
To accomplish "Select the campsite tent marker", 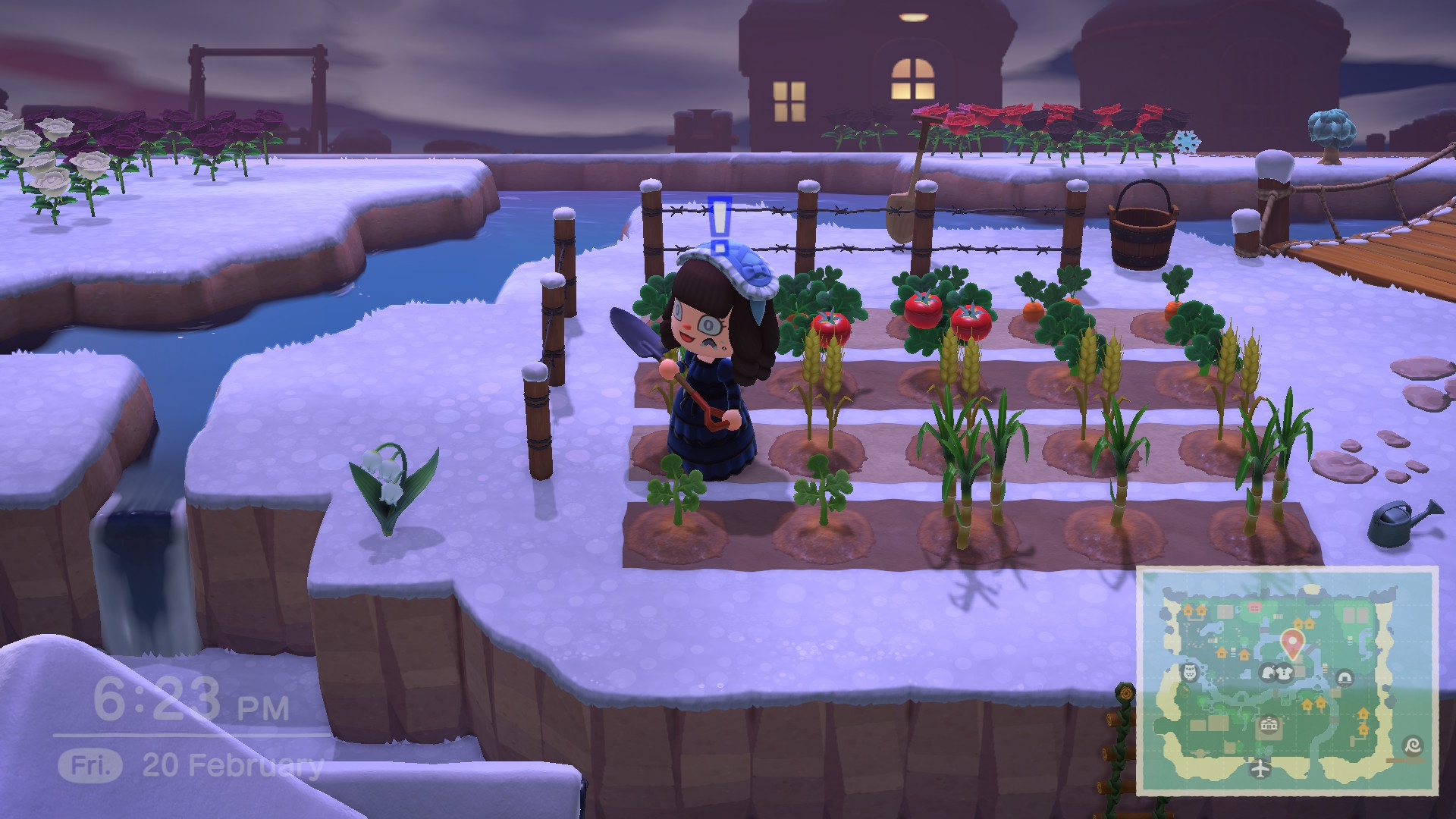I will tap(1345, 676).
